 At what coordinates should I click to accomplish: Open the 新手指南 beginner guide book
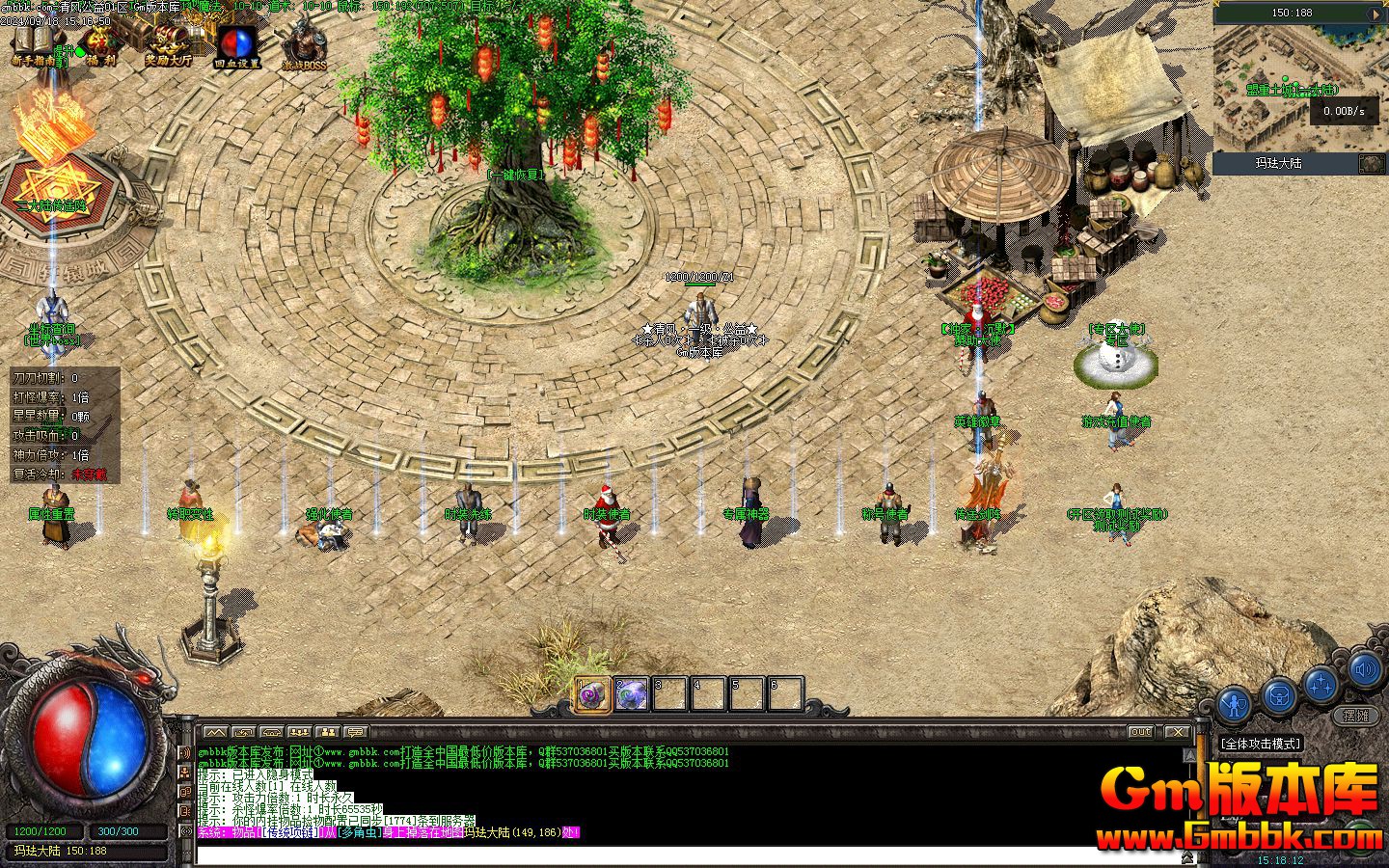34,43
